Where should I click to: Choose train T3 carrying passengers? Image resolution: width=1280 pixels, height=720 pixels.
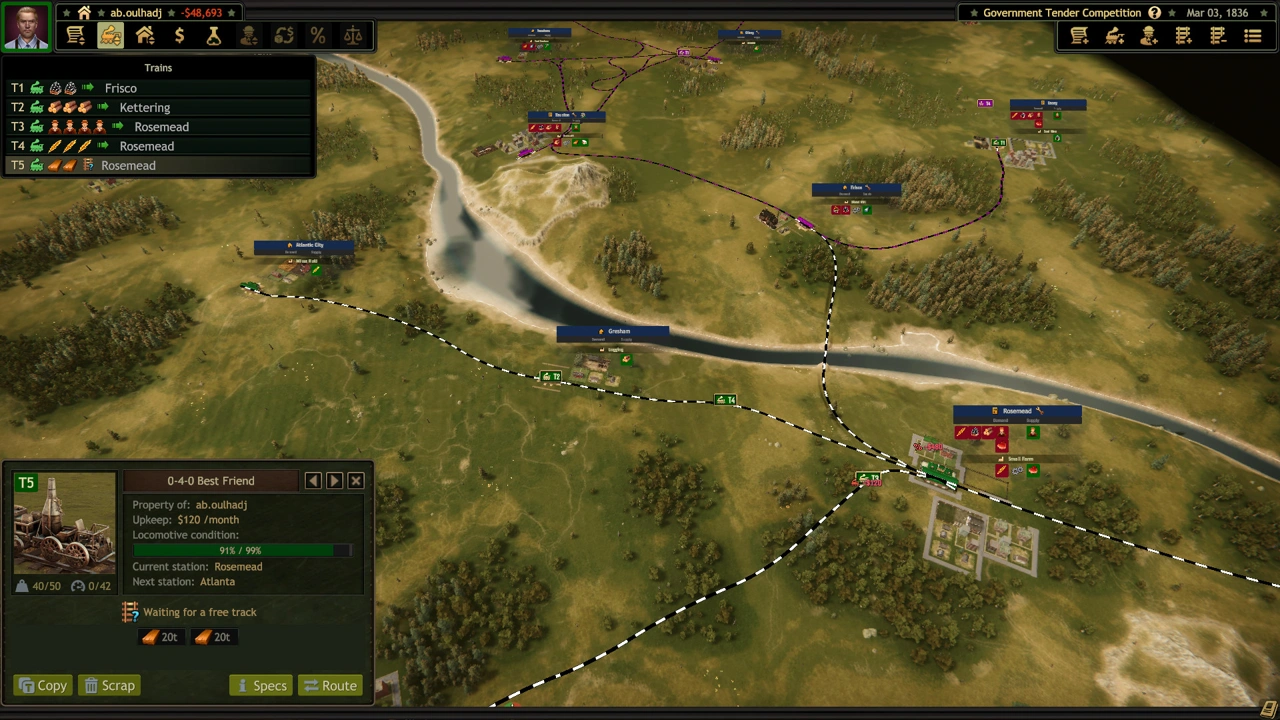(x=160, y=127)
